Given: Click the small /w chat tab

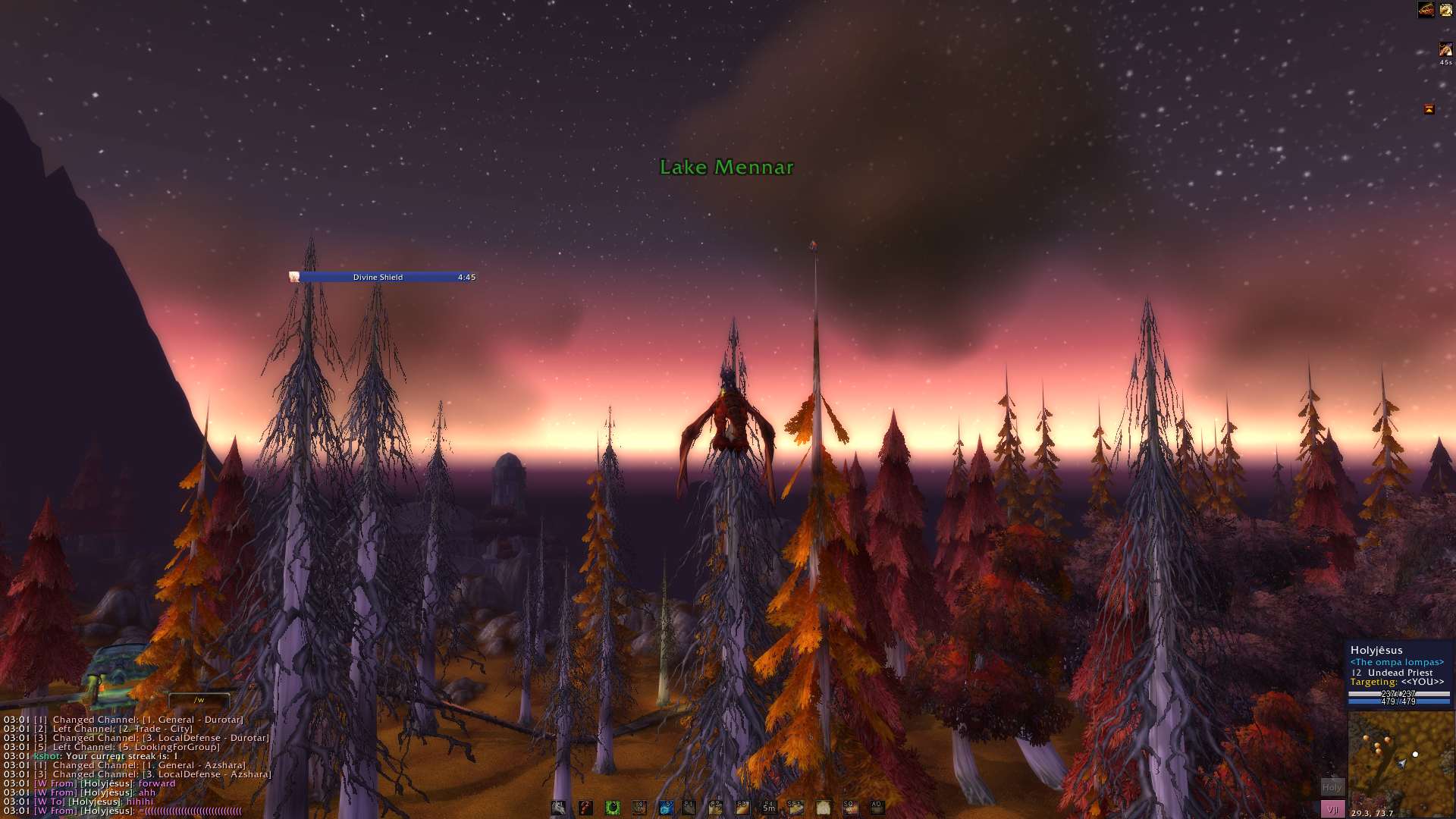Looking at the screenshot, I should coord(199,700).
